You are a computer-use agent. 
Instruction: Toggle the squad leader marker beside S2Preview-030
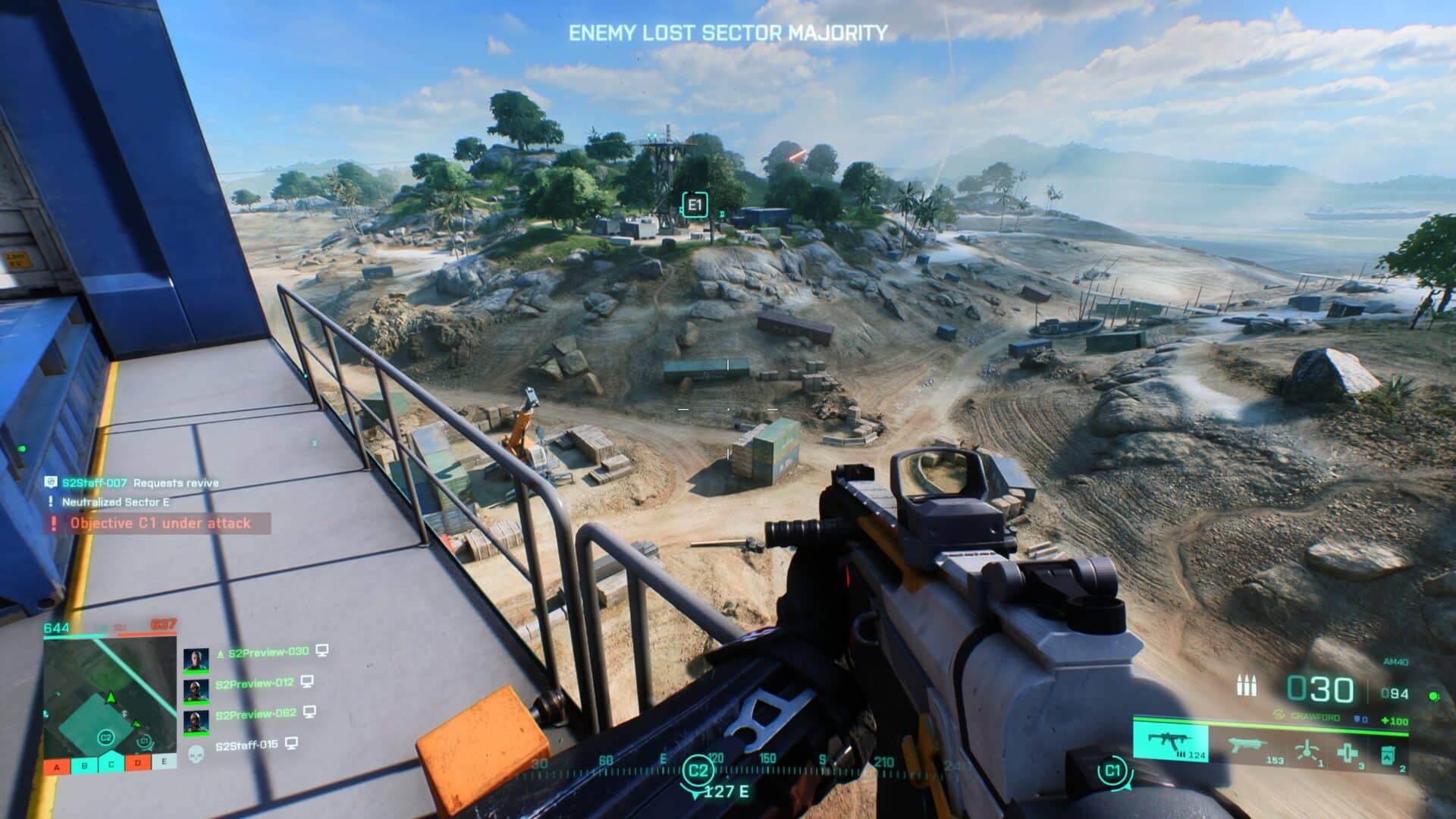click(x=220, y=652)
